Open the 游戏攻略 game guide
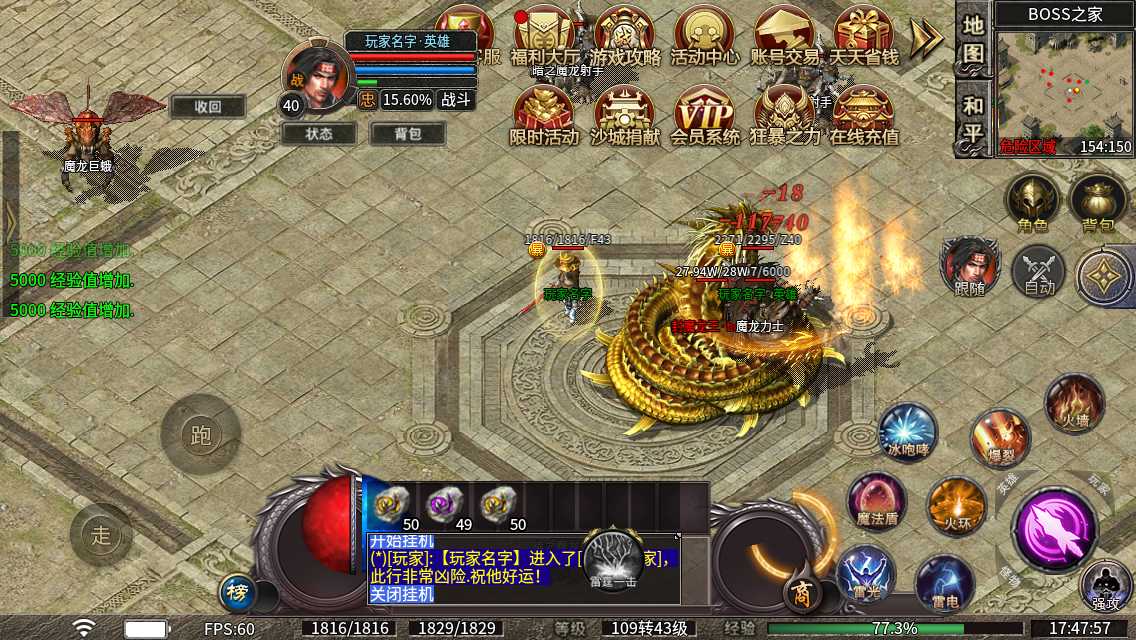Image resolution: width=1136 pixels, height=640 pixels. click(625, 36)
